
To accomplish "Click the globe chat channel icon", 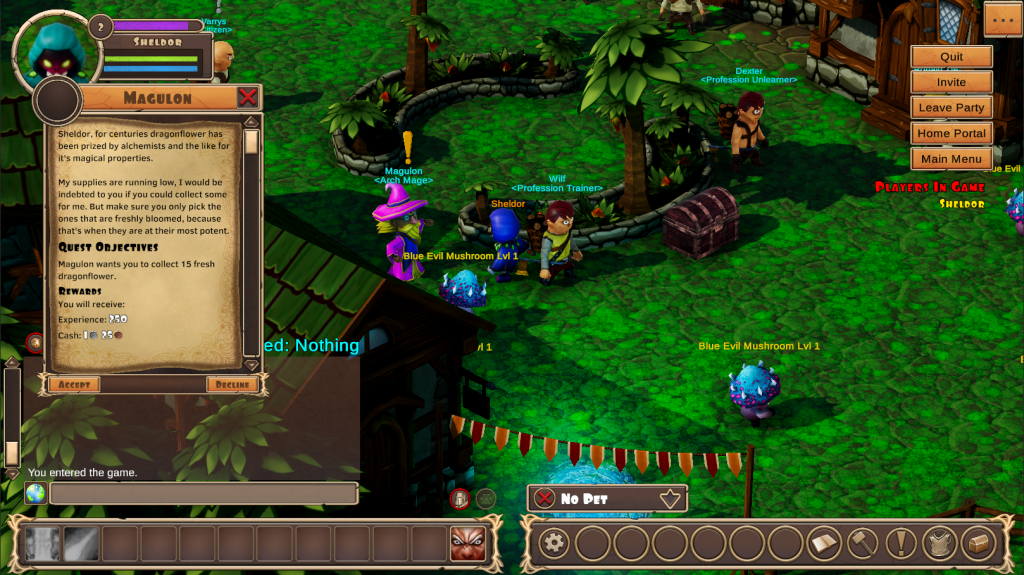I will (36, 494).
